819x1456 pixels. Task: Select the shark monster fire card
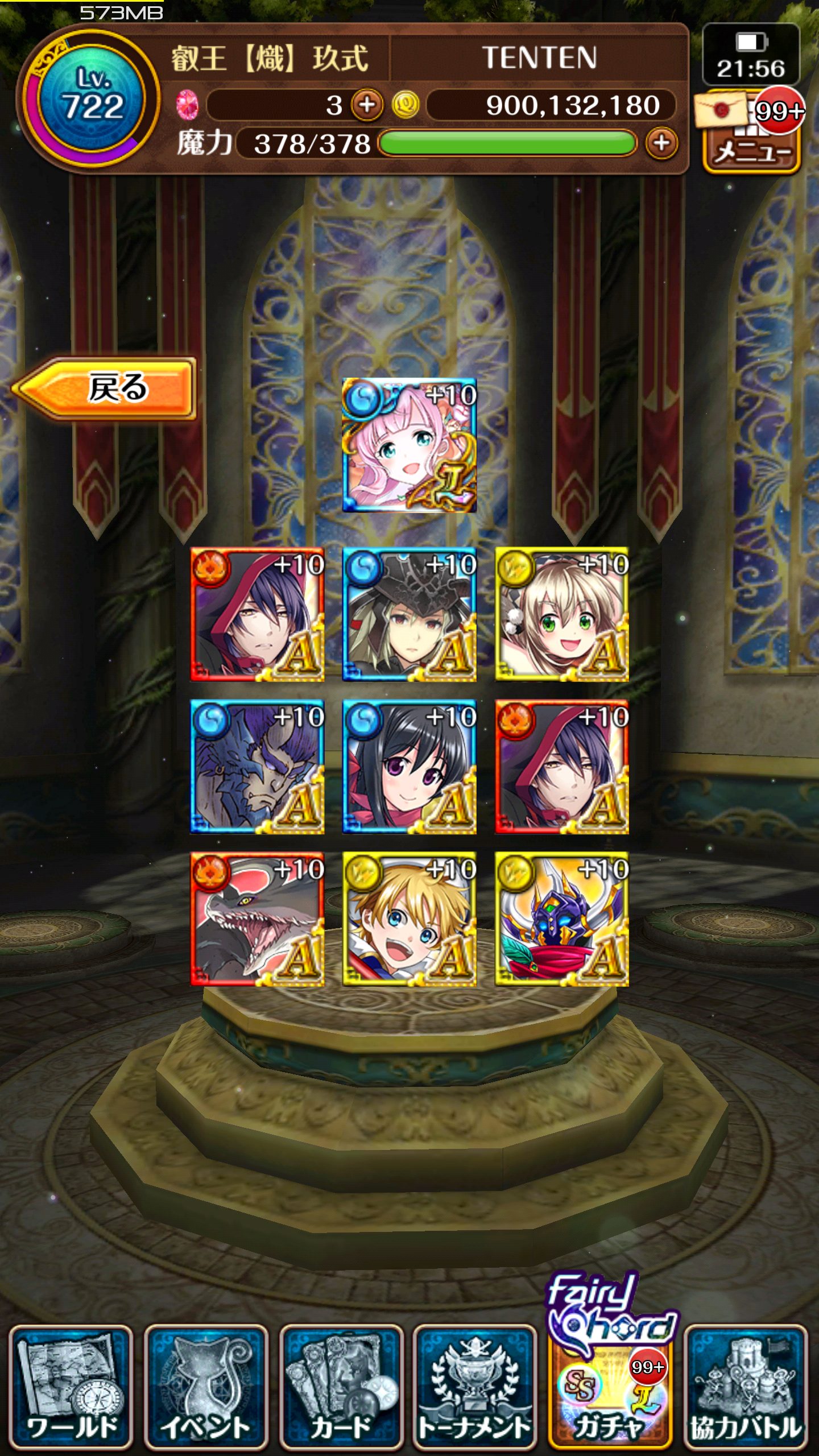257,919
